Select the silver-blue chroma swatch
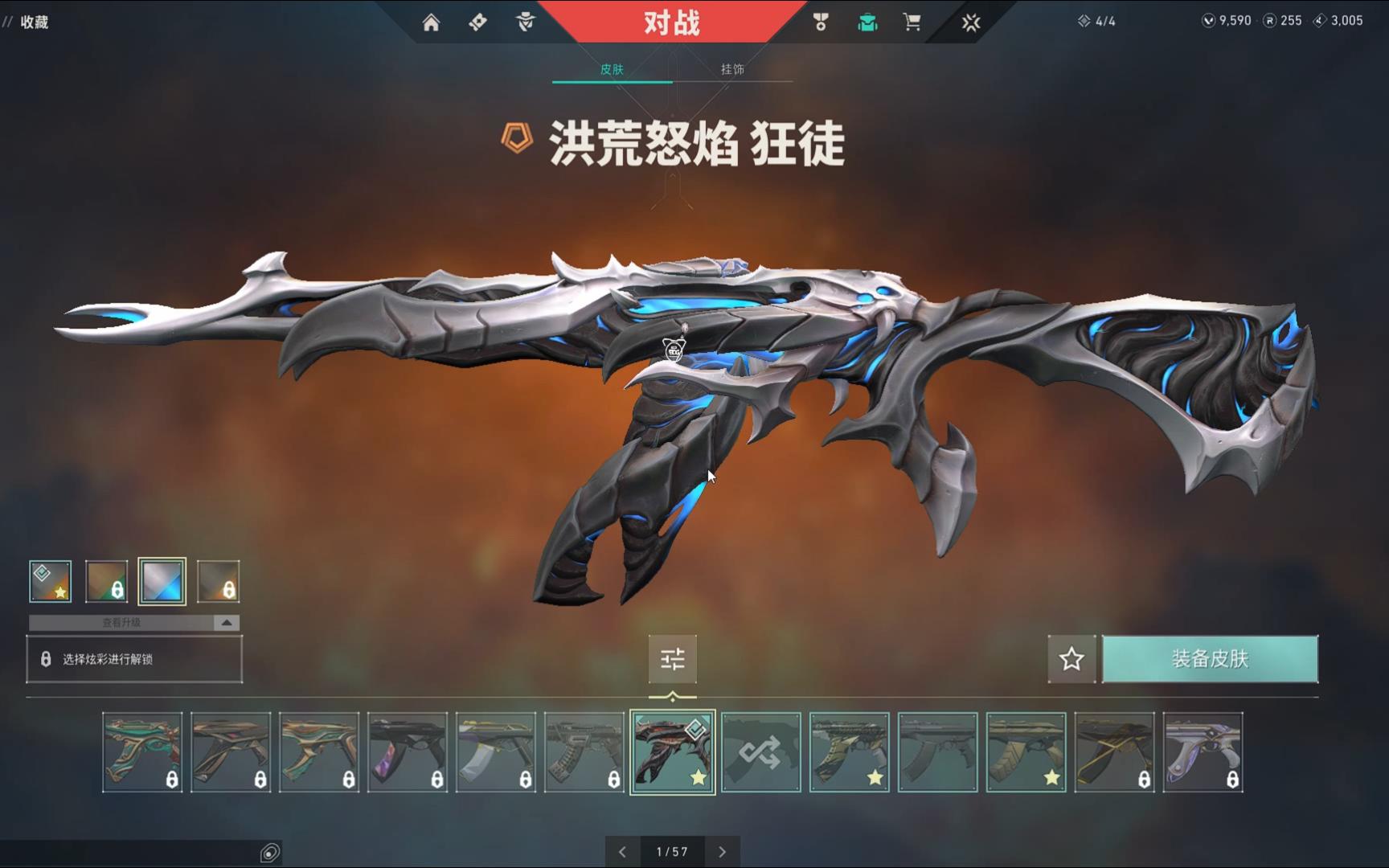Viewport: 1389px width, 868px height. [162, 581]
